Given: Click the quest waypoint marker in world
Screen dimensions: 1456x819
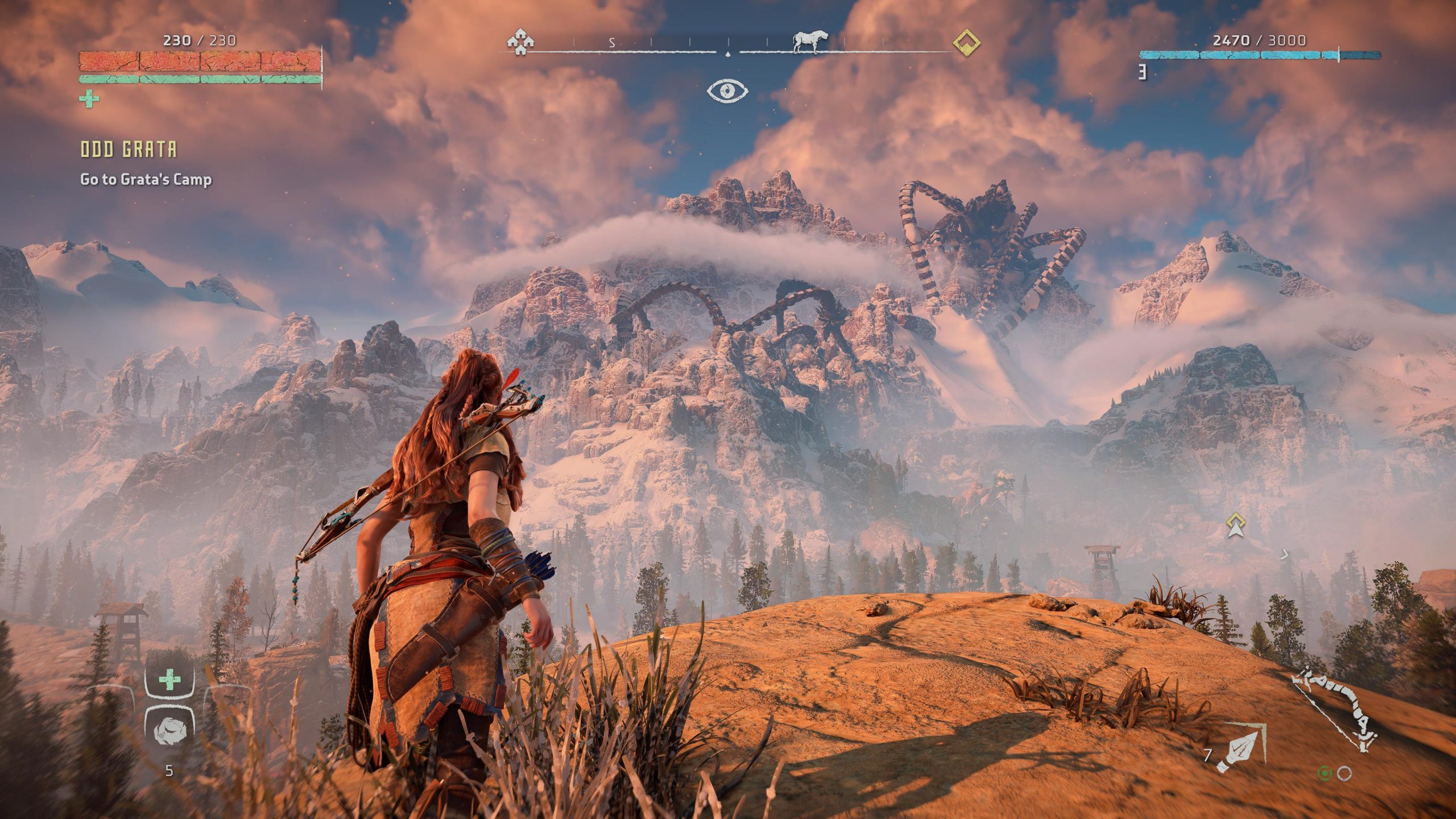Looking at the screenshot, I should point(1235,525).
